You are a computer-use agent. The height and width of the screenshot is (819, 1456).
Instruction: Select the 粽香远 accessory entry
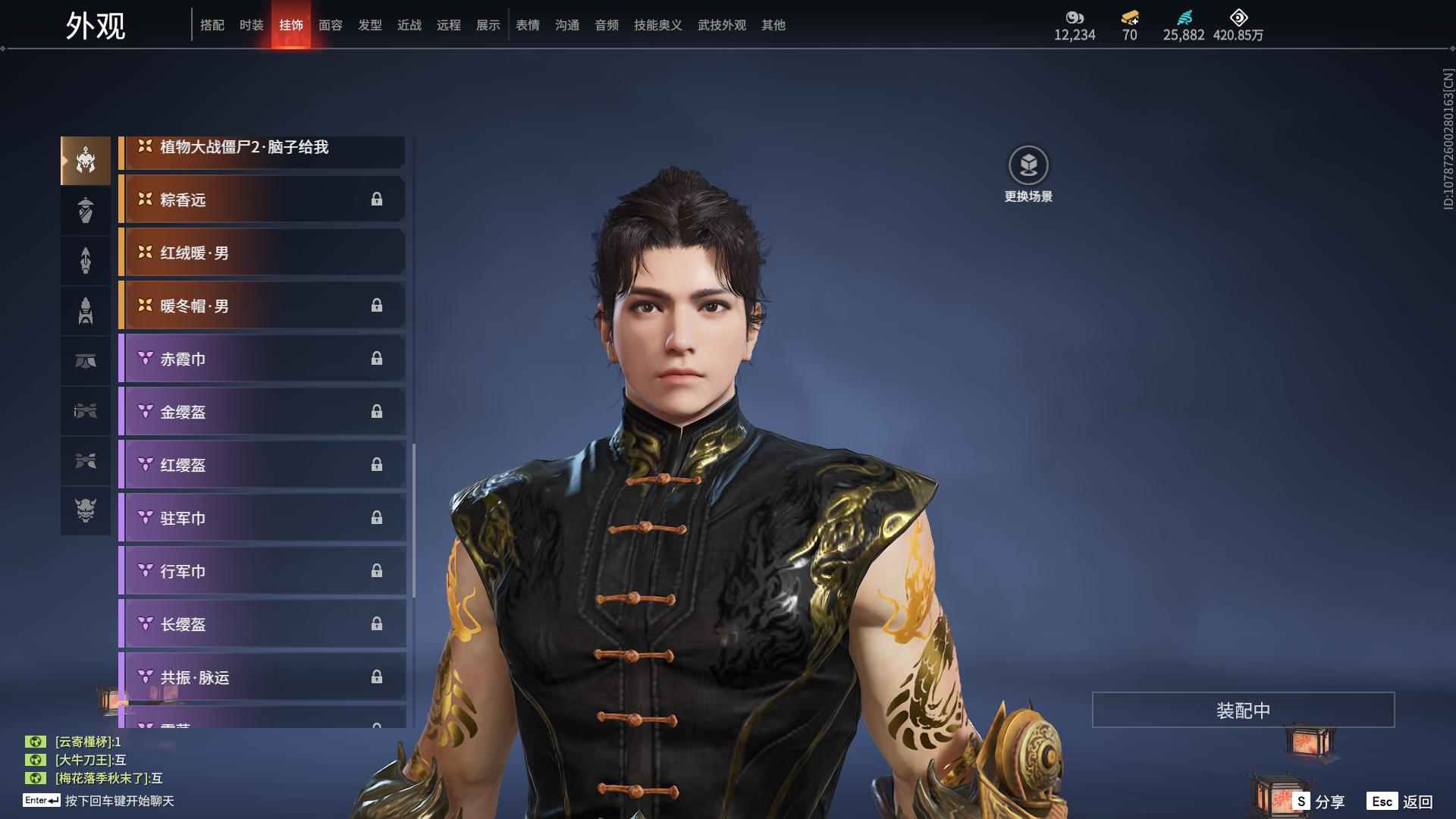[x=262, y=199]
